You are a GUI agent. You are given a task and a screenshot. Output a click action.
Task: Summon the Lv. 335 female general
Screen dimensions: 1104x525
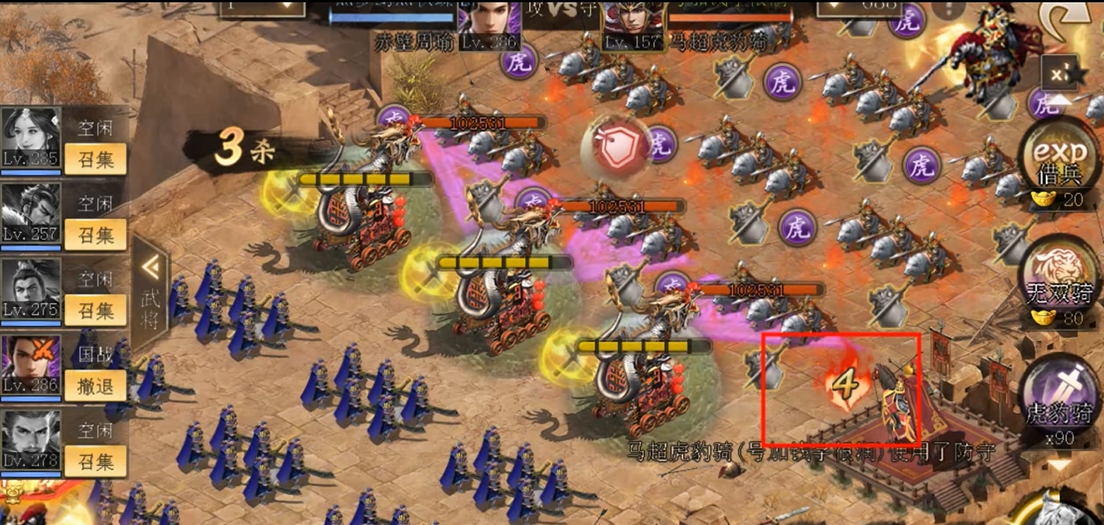(95, 156)
